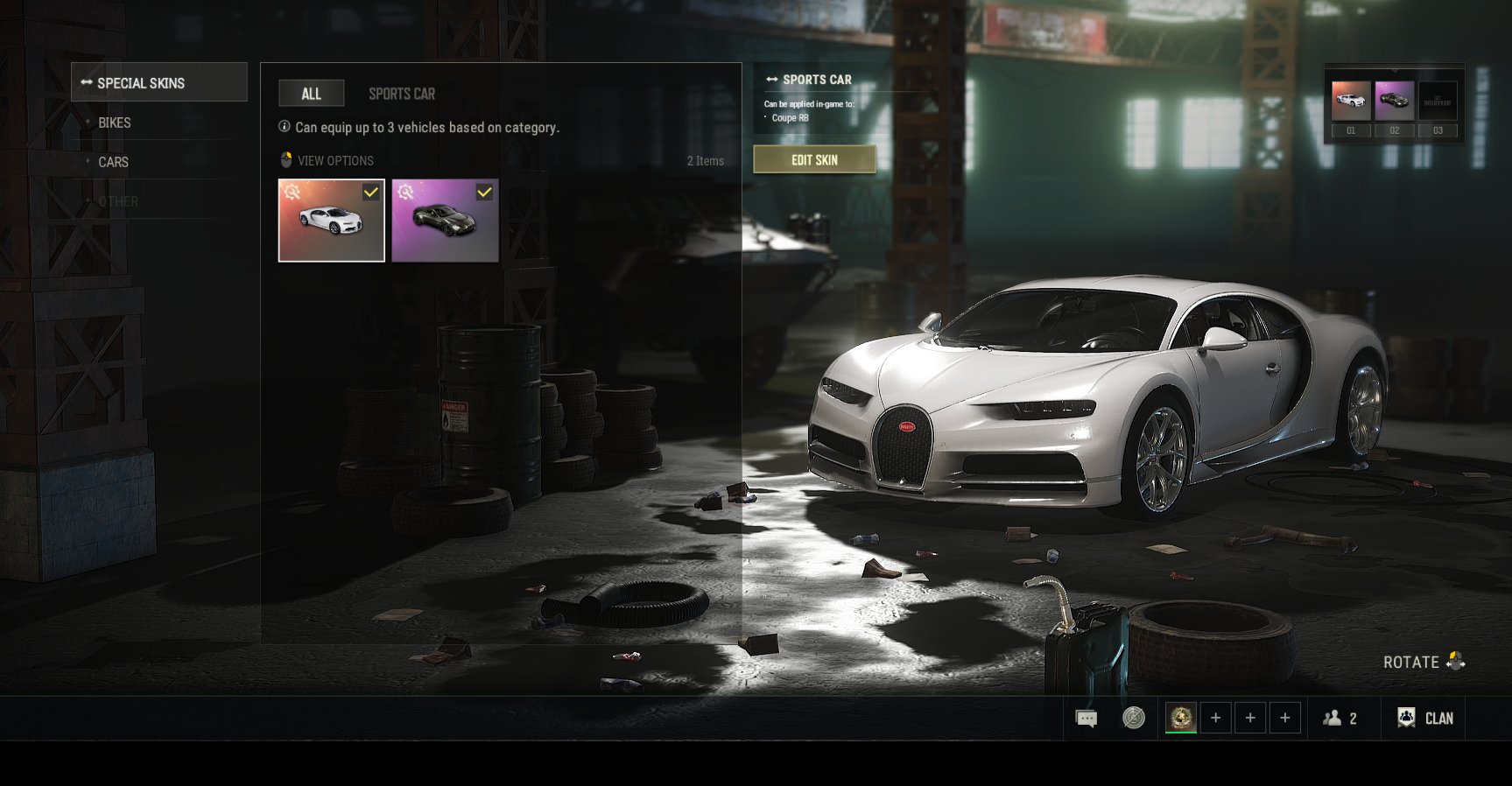1512x786 pixels.
Task: Open your player avatar in the party bar
Action: pyautogui.click(x=1181, y=719)
